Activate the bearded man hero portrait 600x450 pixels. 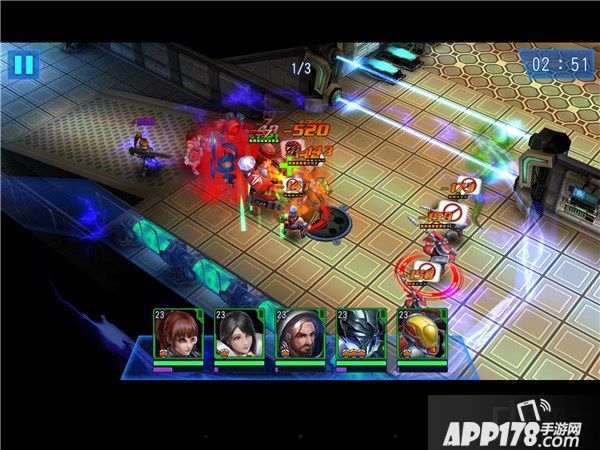299,336
